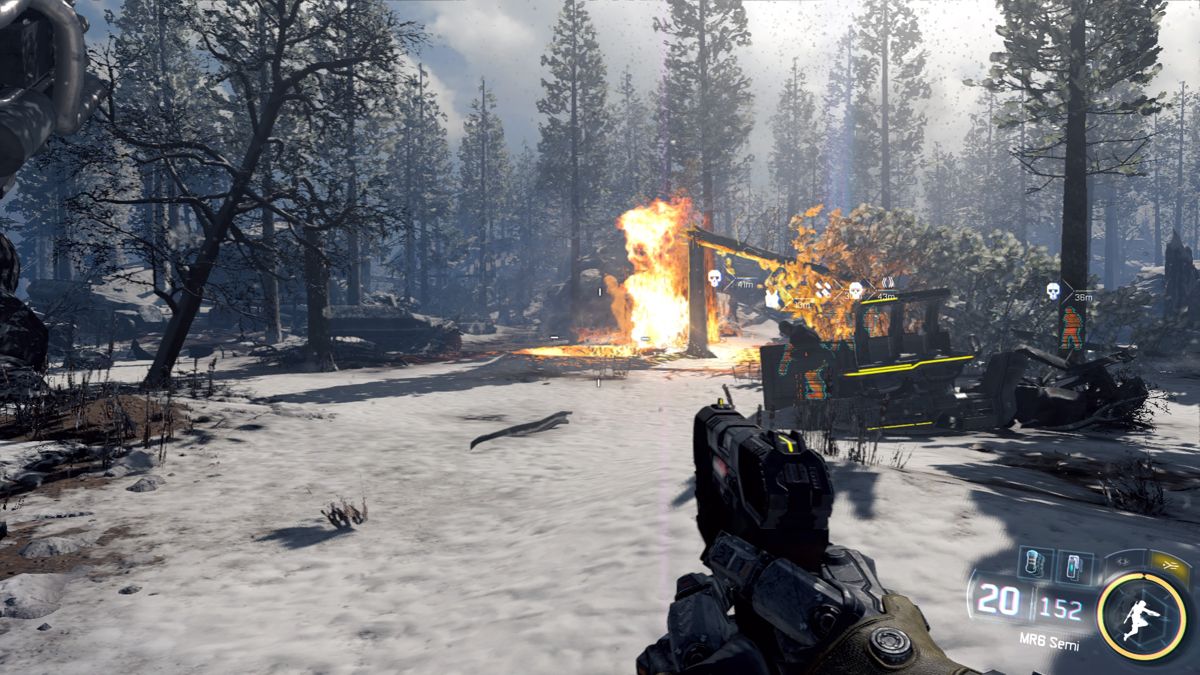This screenshot has height=675, width=1200.
Task: Activate the running soldier specialist ability
Action: pyautogui.click(x=1142, y=612)
